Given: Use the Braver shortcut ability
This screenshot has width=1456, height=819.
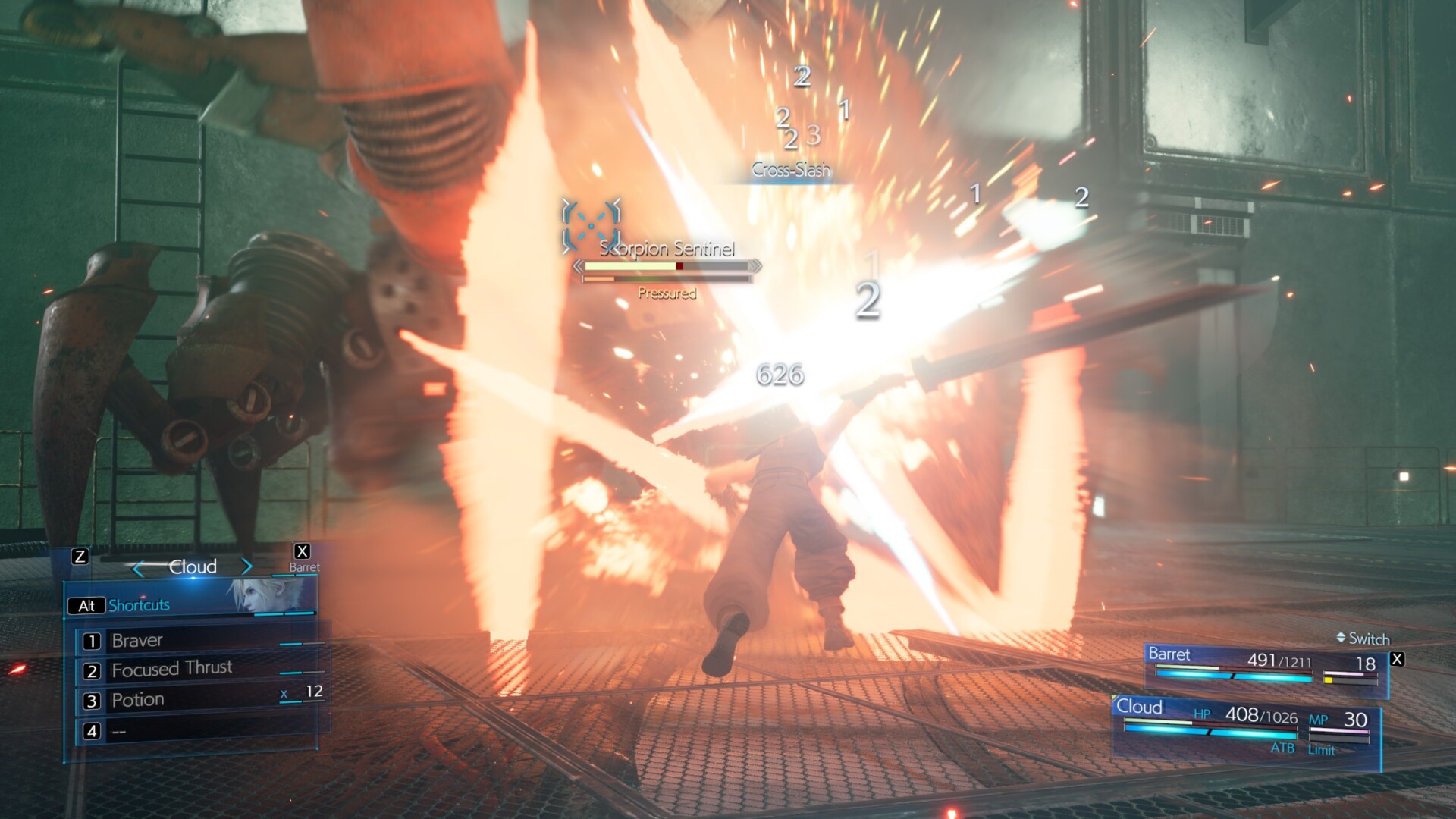Looking at the screenshot, I should coord(137,641).
